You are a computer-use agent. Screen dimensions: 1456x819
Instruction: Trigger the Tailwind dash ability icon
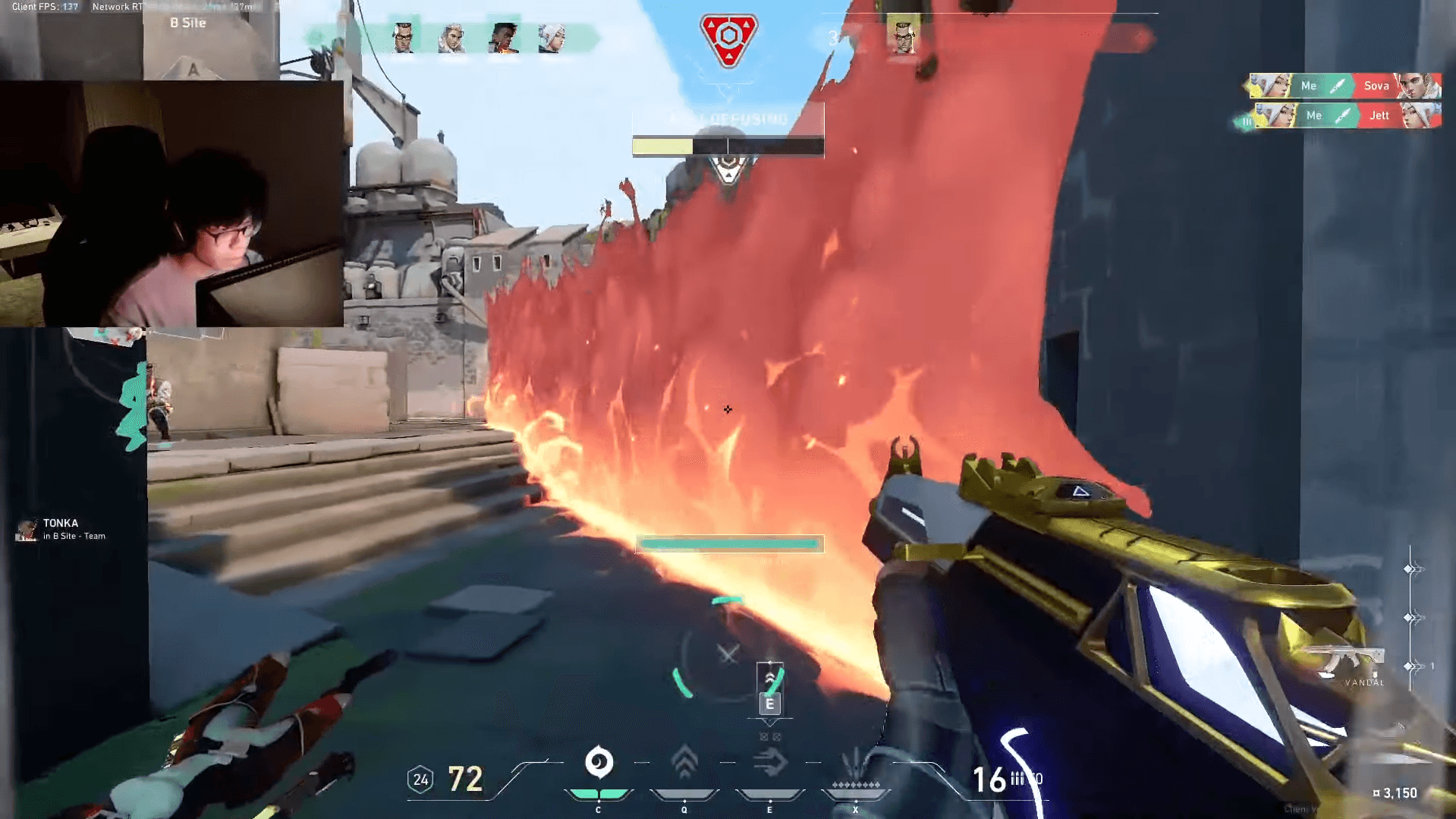(769, 762)
